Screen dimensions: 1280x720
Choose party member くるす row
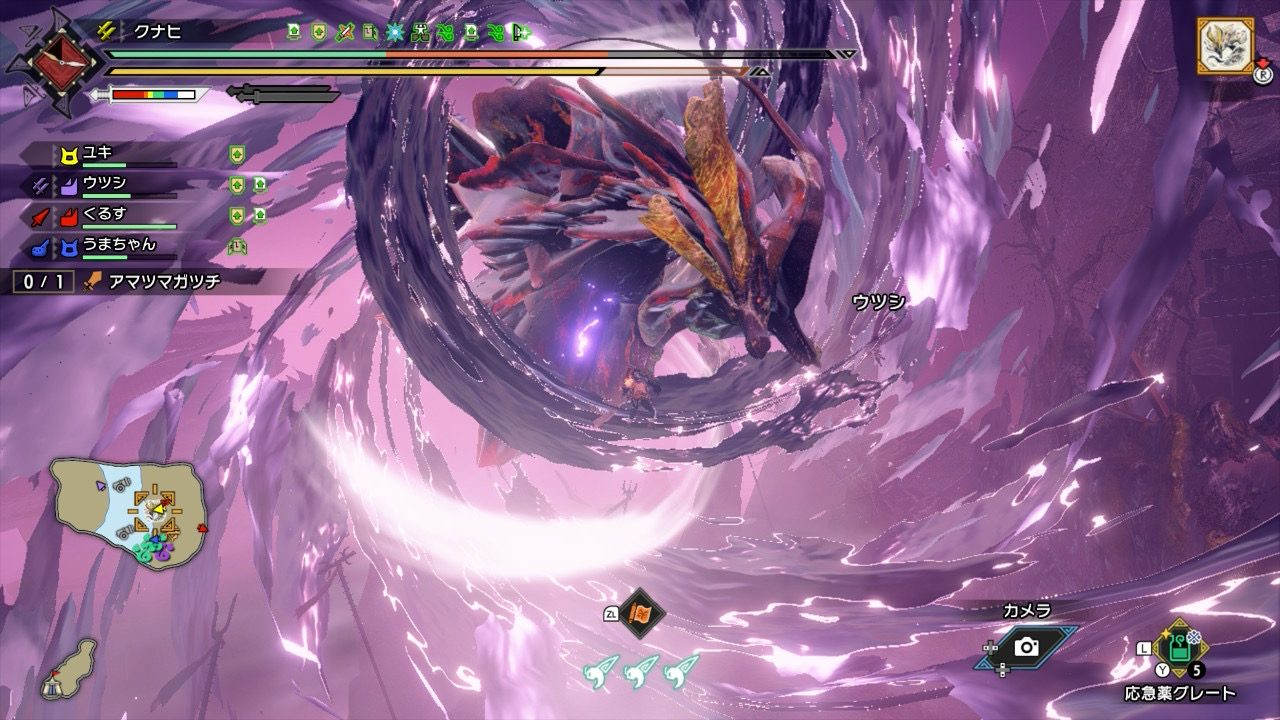pos(110,215)
